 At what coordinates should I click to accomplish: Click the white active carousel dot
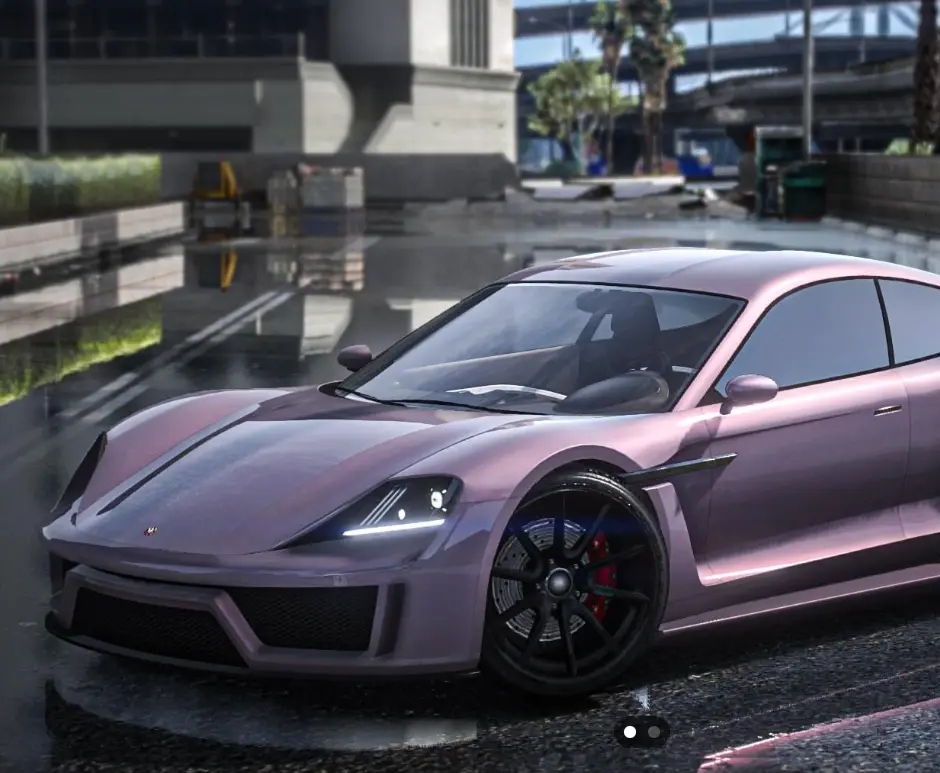pos(629,732)
